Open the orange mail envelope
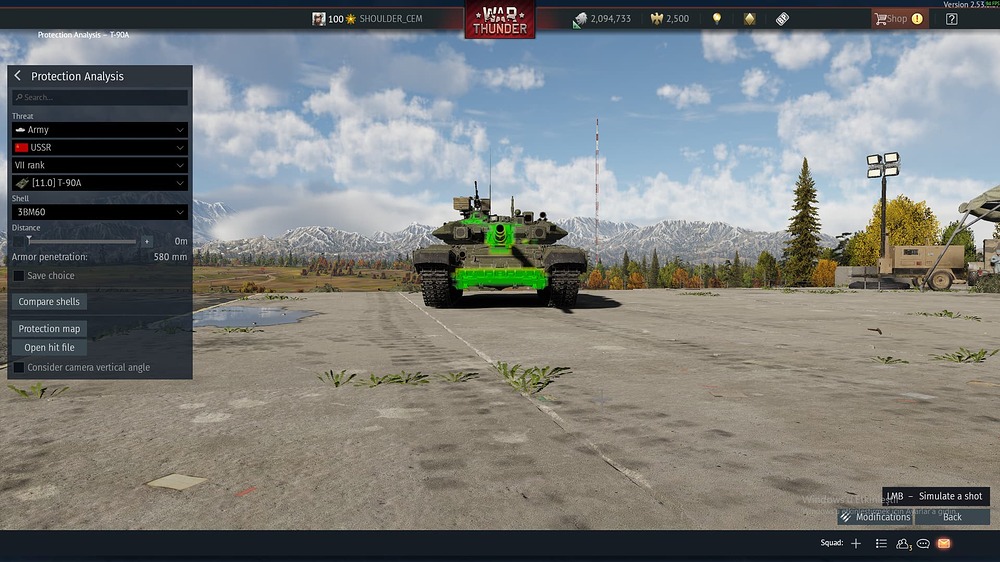Image resolution: width=1000 pixels, height=562 pixels. 944,543
